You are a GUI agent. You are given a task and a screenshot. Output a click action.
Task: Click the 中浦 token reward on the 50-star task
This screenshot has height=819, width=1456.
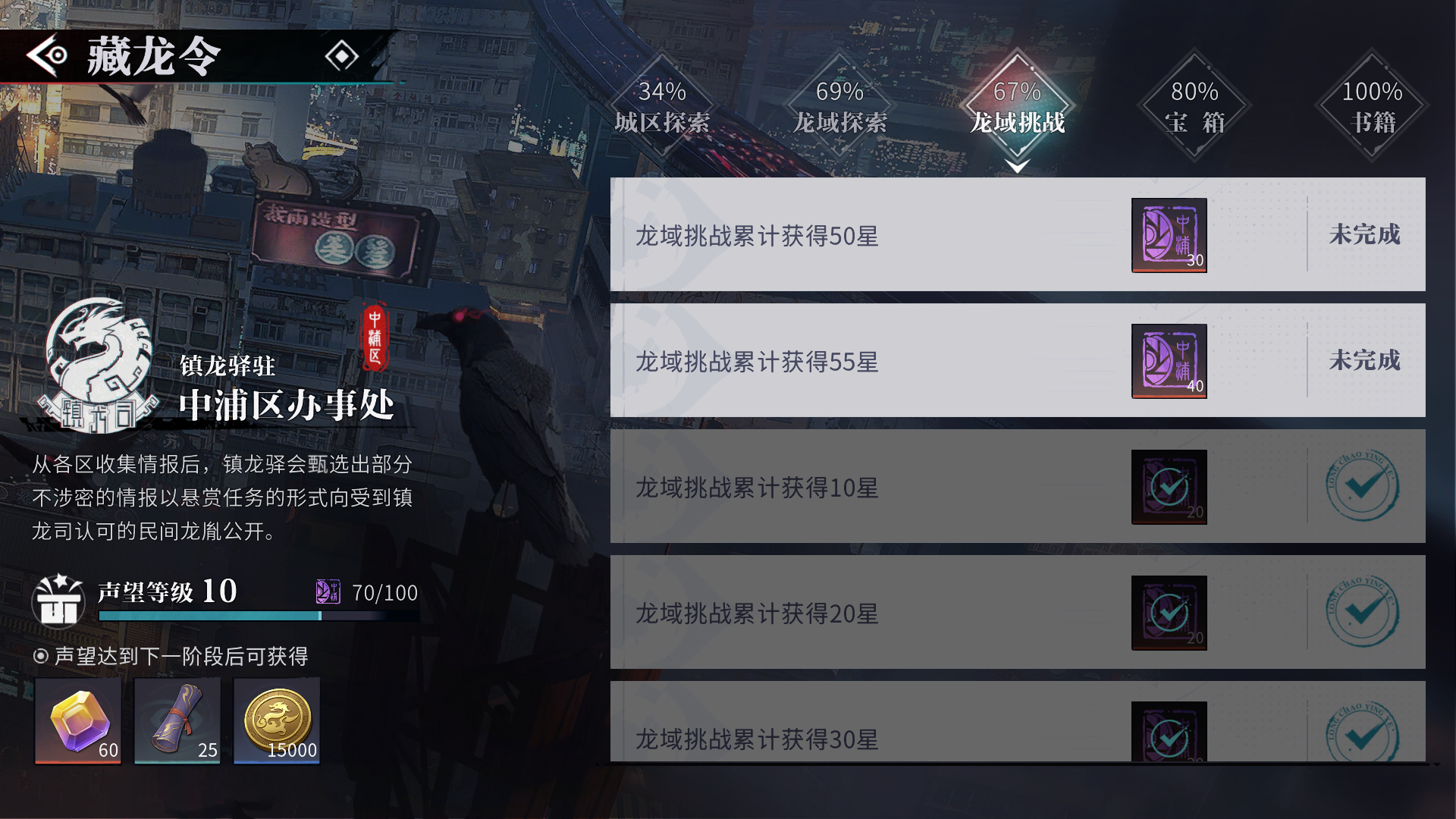[x=1168, y=235]
